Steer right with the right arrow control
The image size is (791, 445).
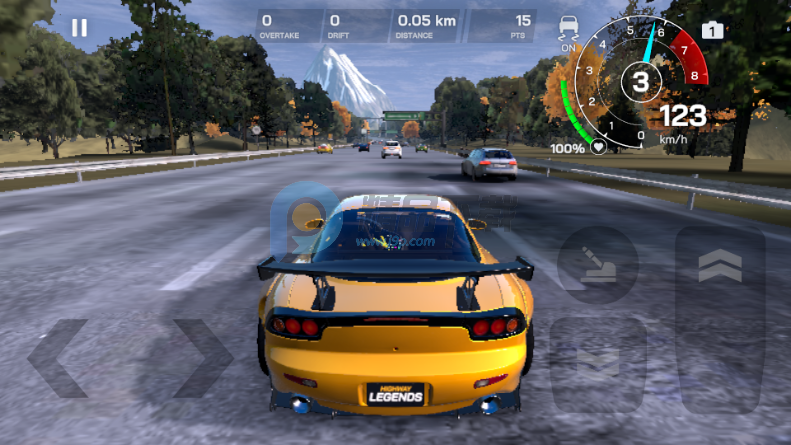pos(202,358)
